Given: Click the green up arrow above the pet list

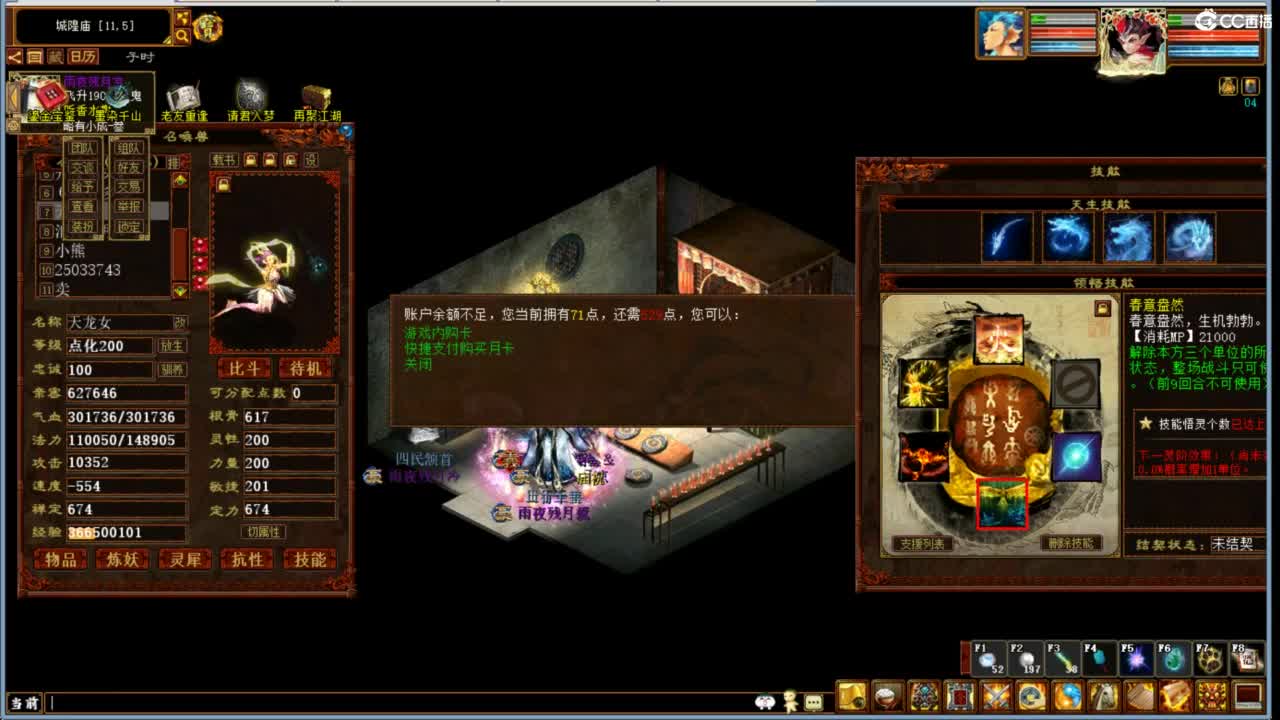Looking at the screenshot, I should click(180, 180).
